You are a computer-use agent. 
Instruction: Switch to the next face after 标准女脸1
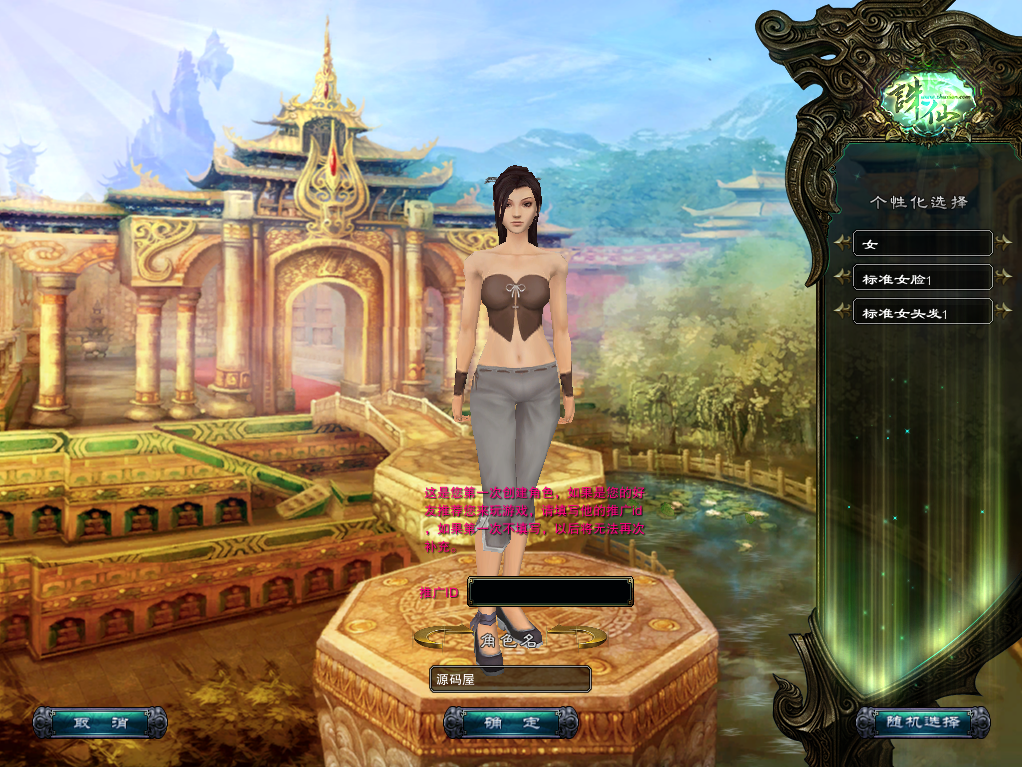point(1001,277)
